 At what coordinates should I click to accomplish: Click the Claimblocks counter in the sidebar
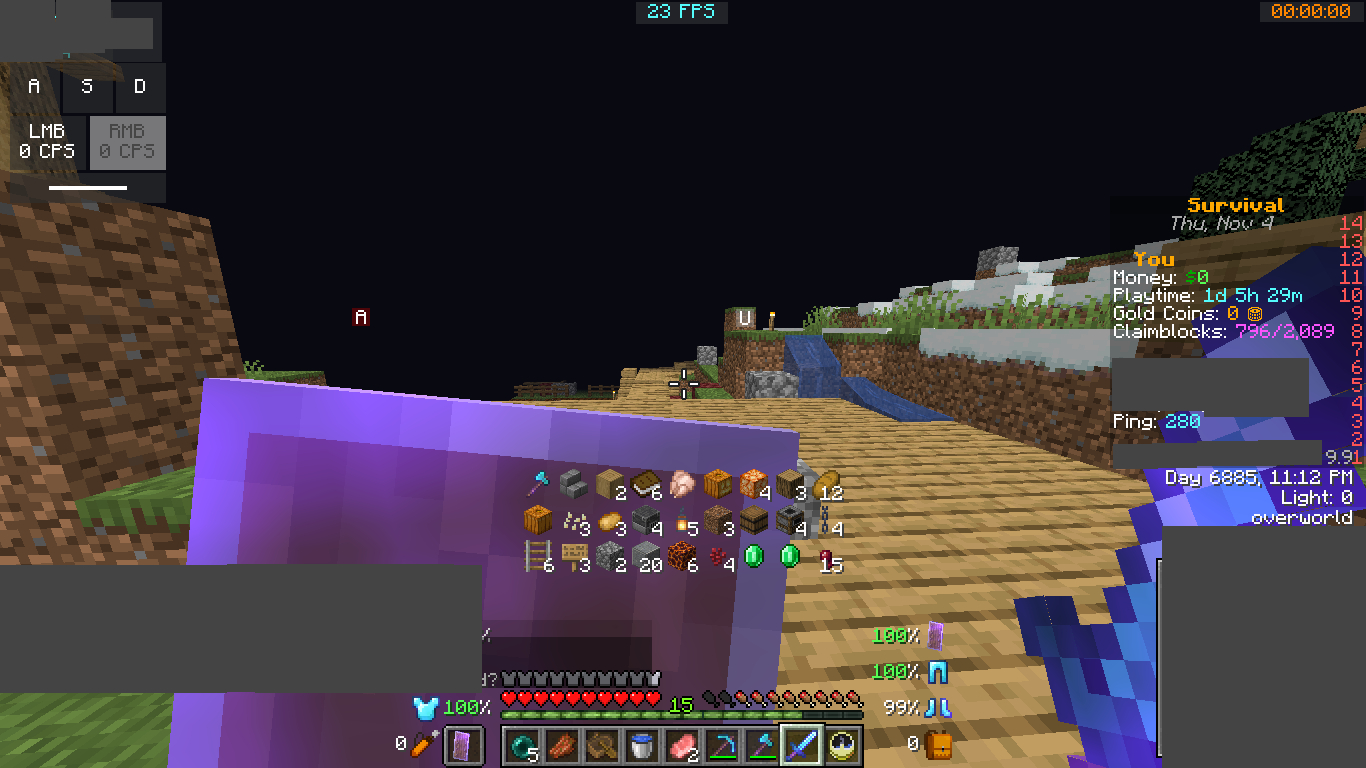click(x=1224, y=330)
